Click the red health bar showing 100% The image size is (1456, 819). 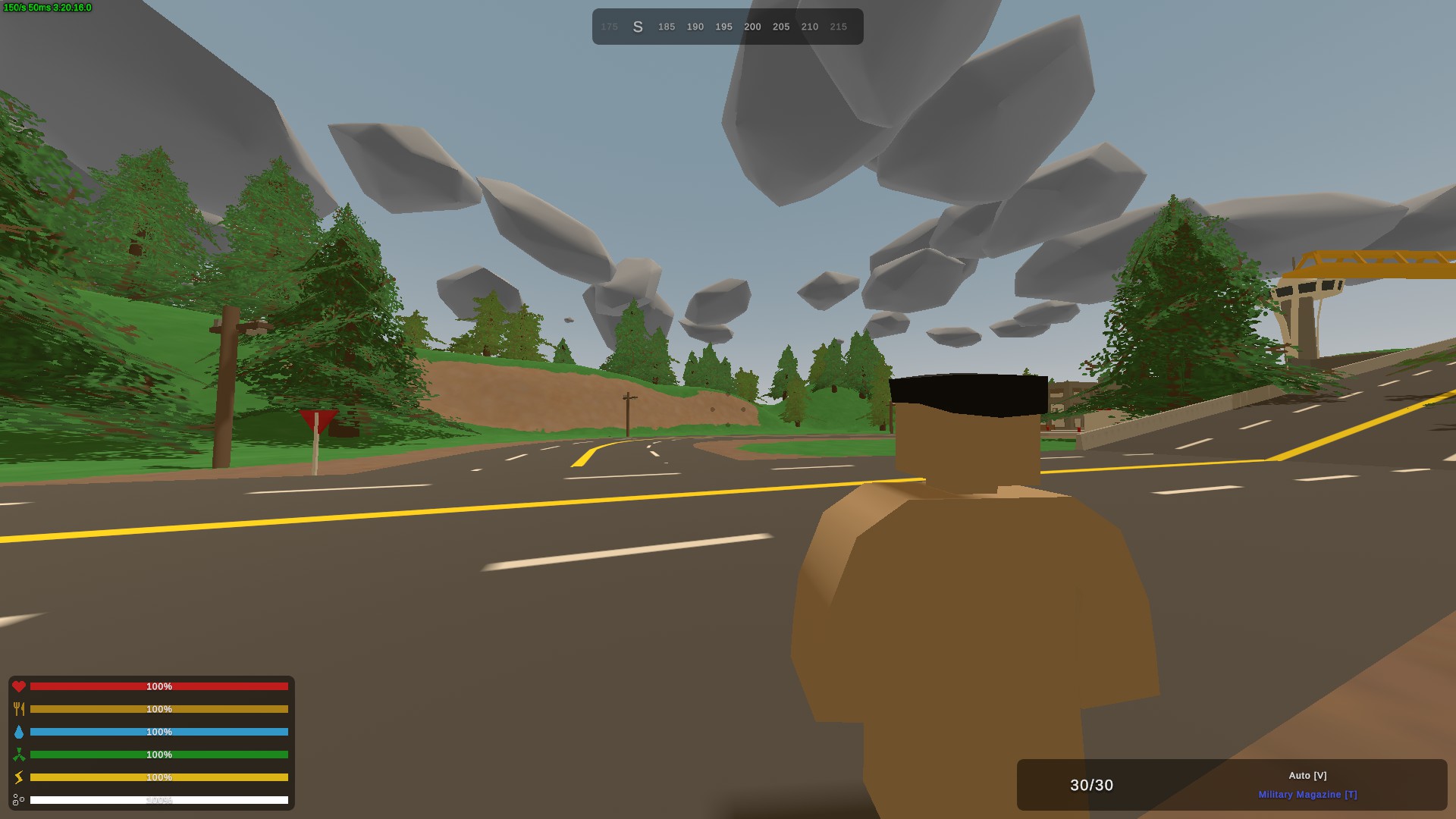pos(159,686)
